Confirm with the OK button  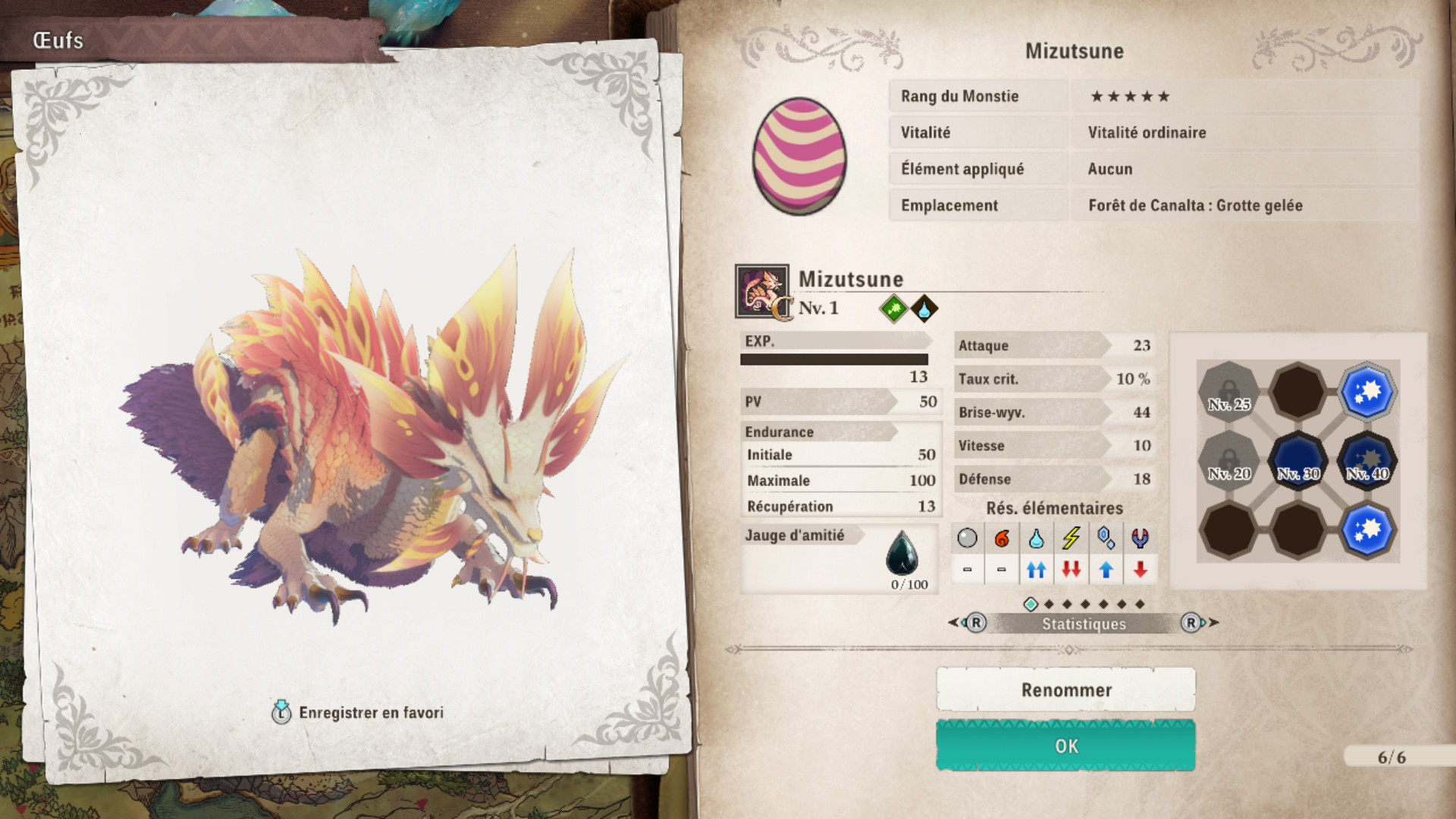pyautogui.click(x=1065, y=746)
